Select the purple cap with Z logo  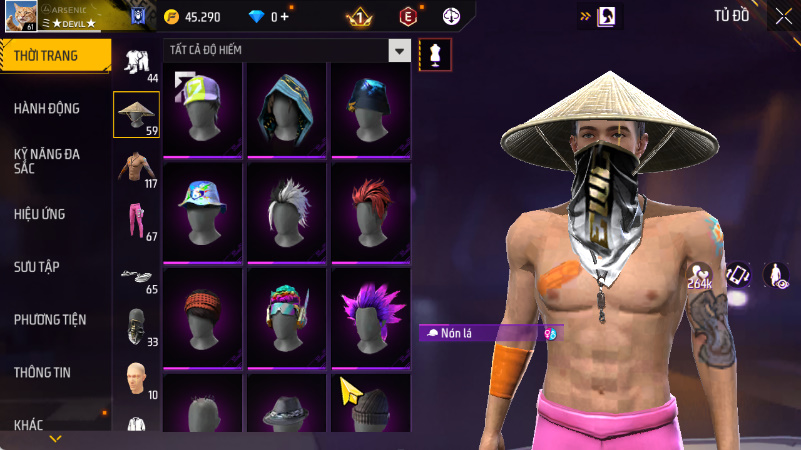[203, 109]
